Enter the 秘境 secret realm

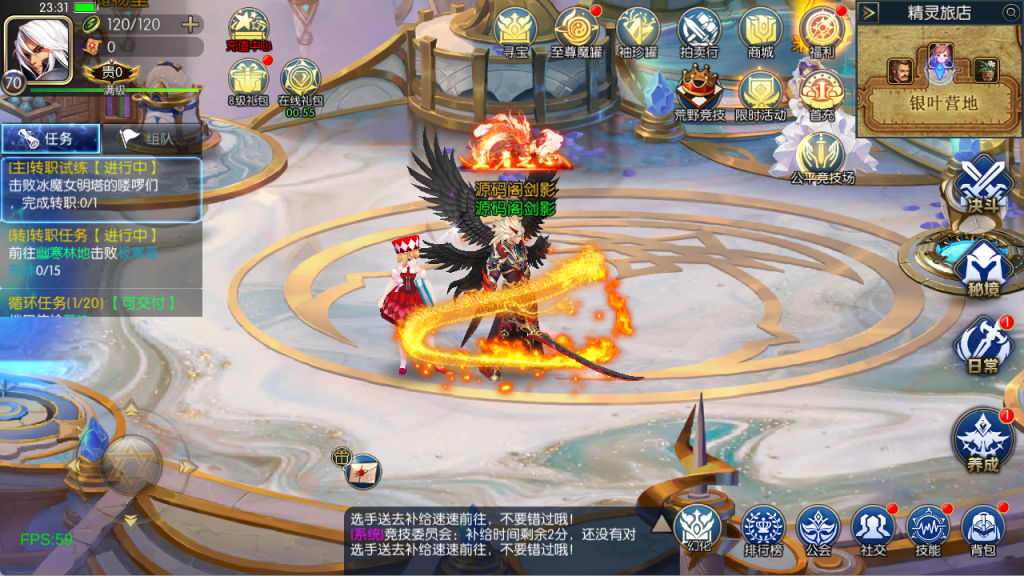tap(976, 264)
